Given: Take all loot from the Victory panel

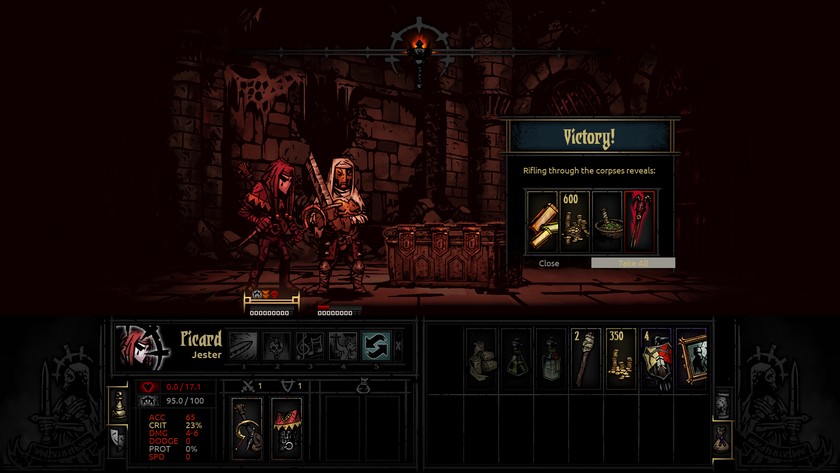Looking at the screenshot, I should [632, 263].
